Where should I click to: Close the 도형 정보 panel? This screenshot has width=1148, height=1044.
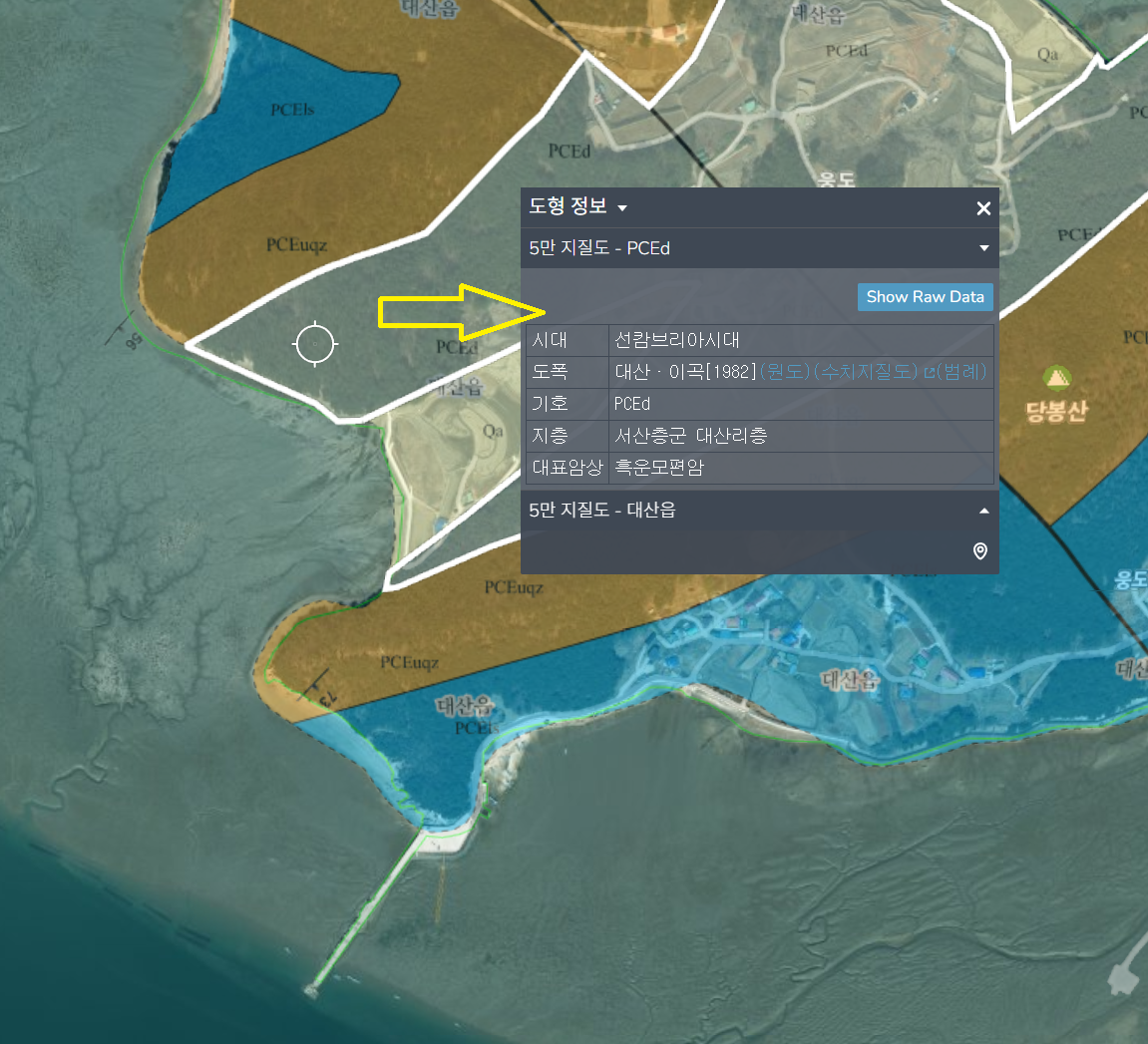tap(983, 208)
